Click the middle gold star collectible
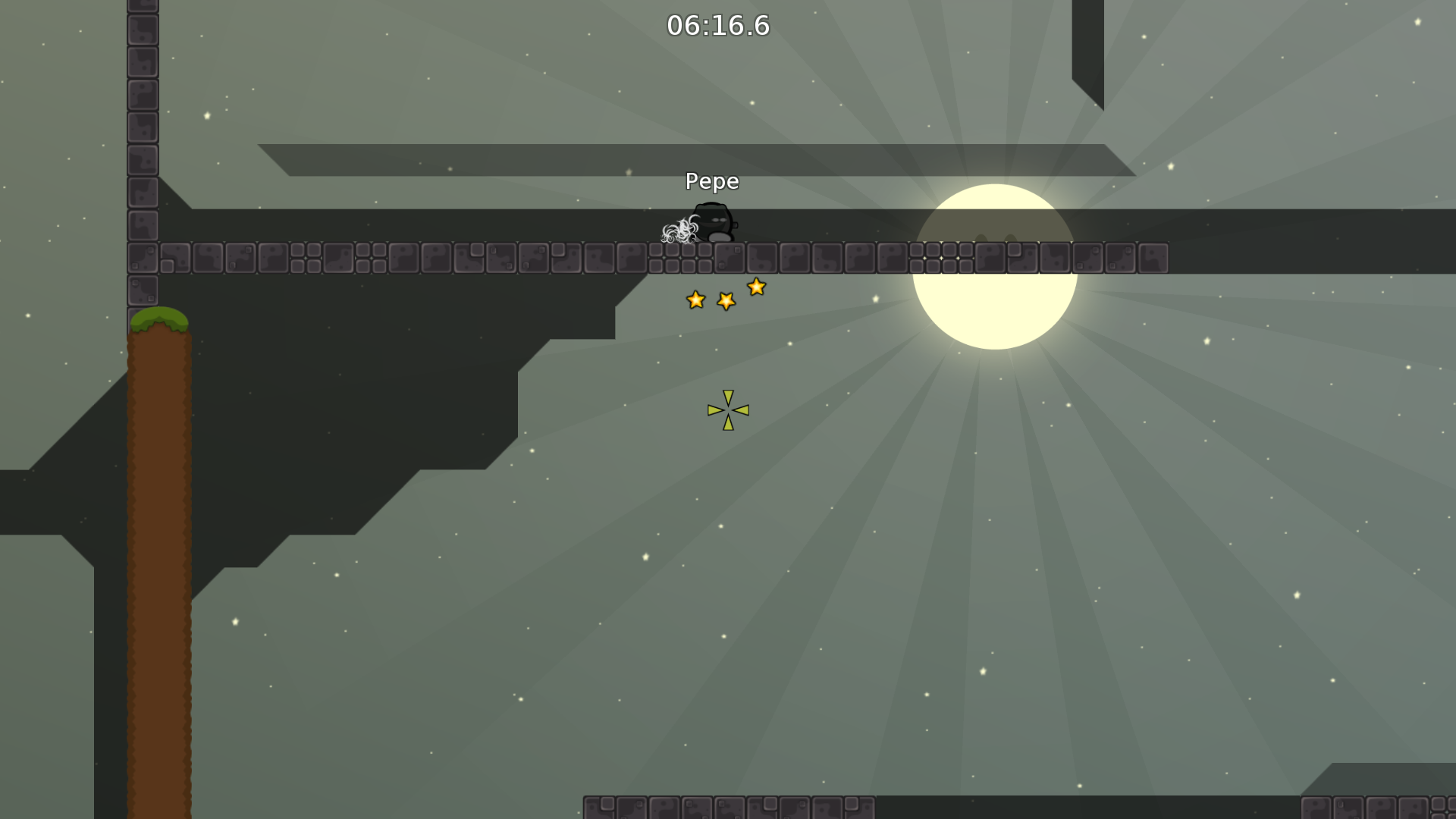 click(x=726, y=300)
